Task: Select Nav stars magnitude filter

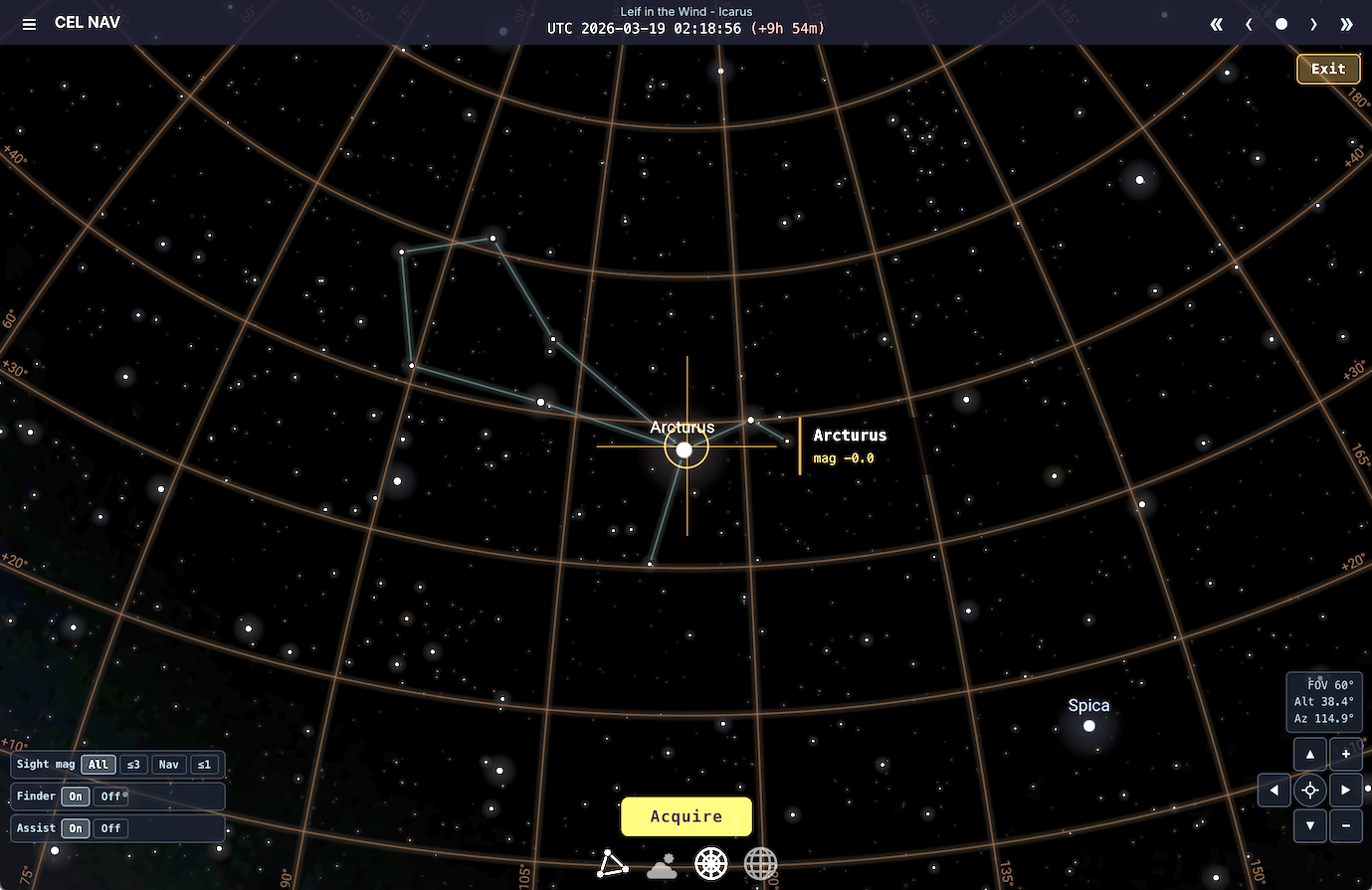Action: (169, 764)
